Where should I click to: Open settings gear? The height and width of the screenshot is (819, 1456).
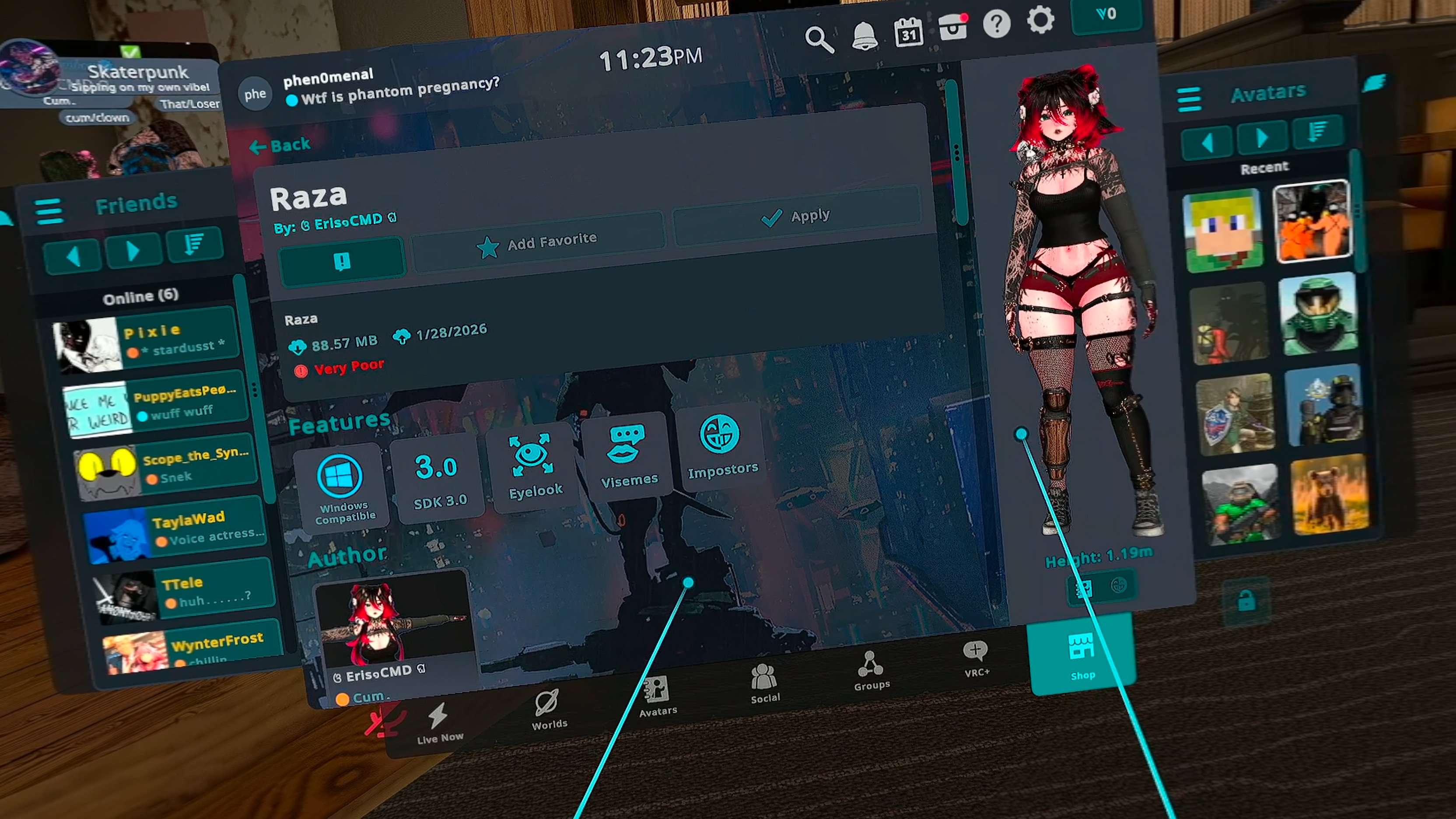[1040, 21]
